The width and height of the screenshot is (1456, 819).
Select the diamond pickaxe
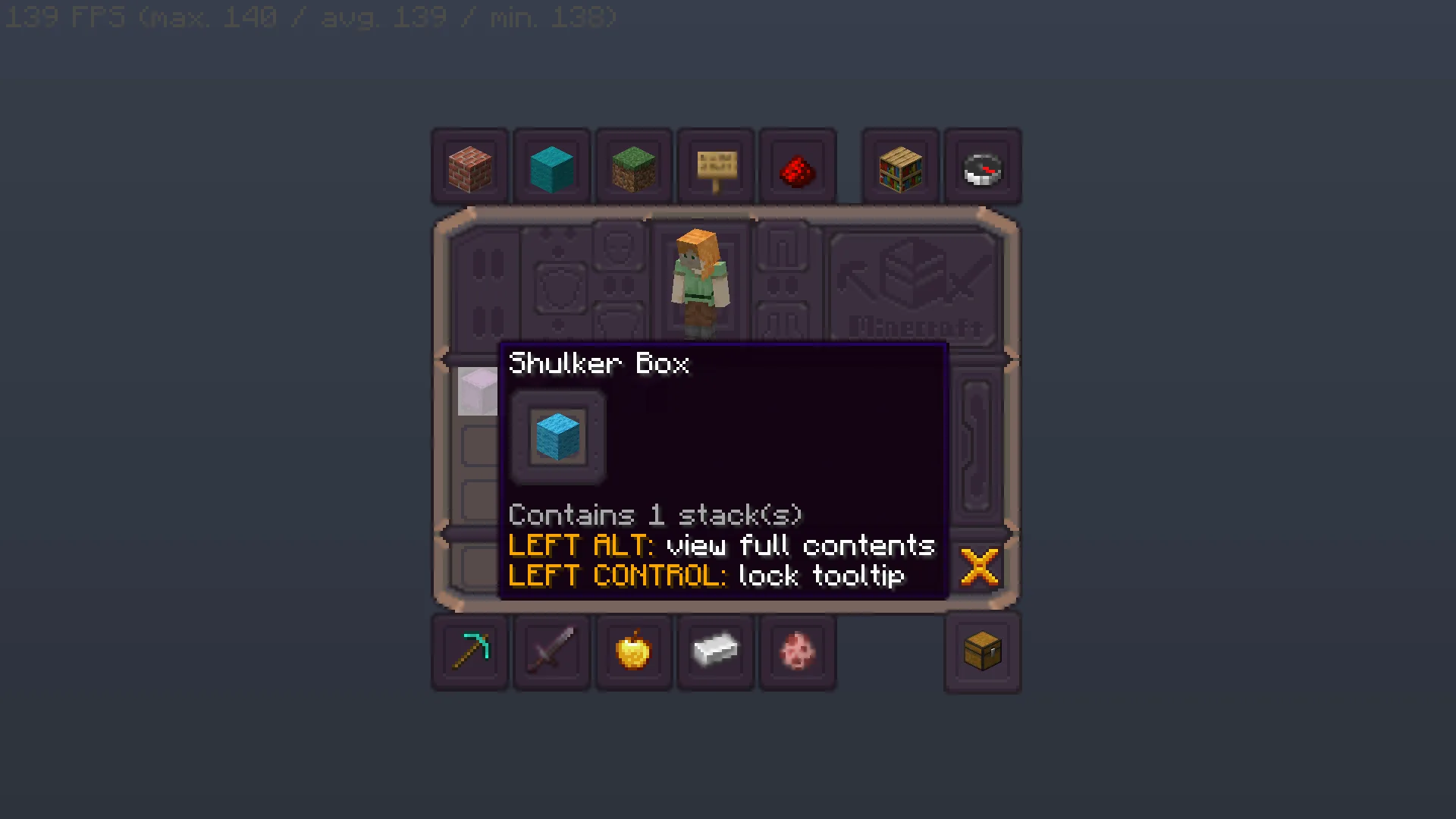(x=469, y=652)
